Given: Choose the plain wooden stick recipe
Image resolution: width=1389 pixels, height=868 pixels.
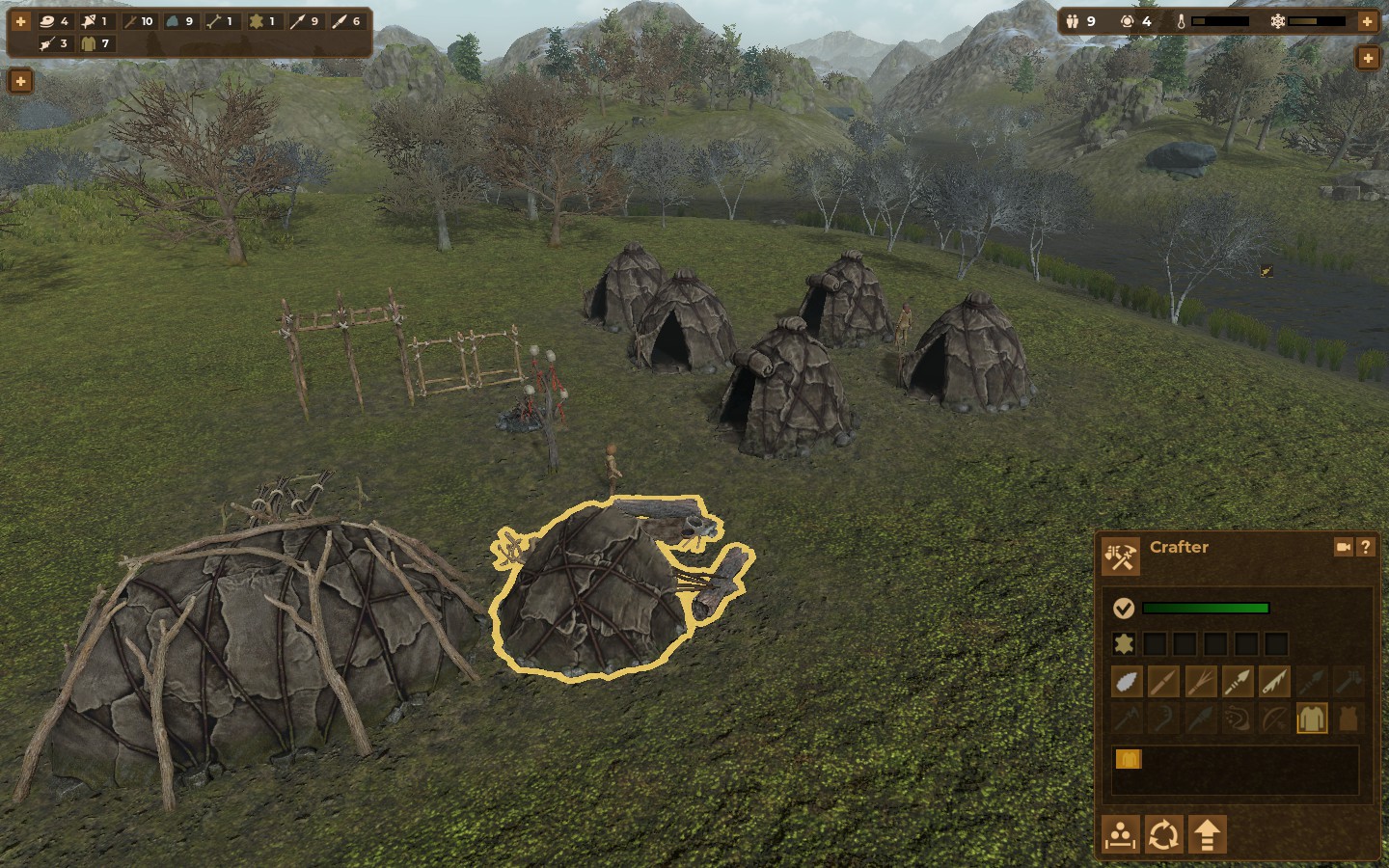Looking at the screenshot, I should pos(1163,682).
